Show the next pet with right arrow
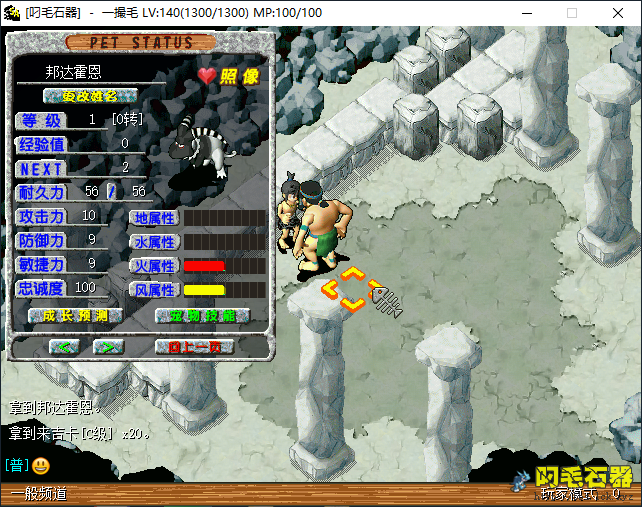This screenshot has width=642, height=507. click(x=109, y=346)
